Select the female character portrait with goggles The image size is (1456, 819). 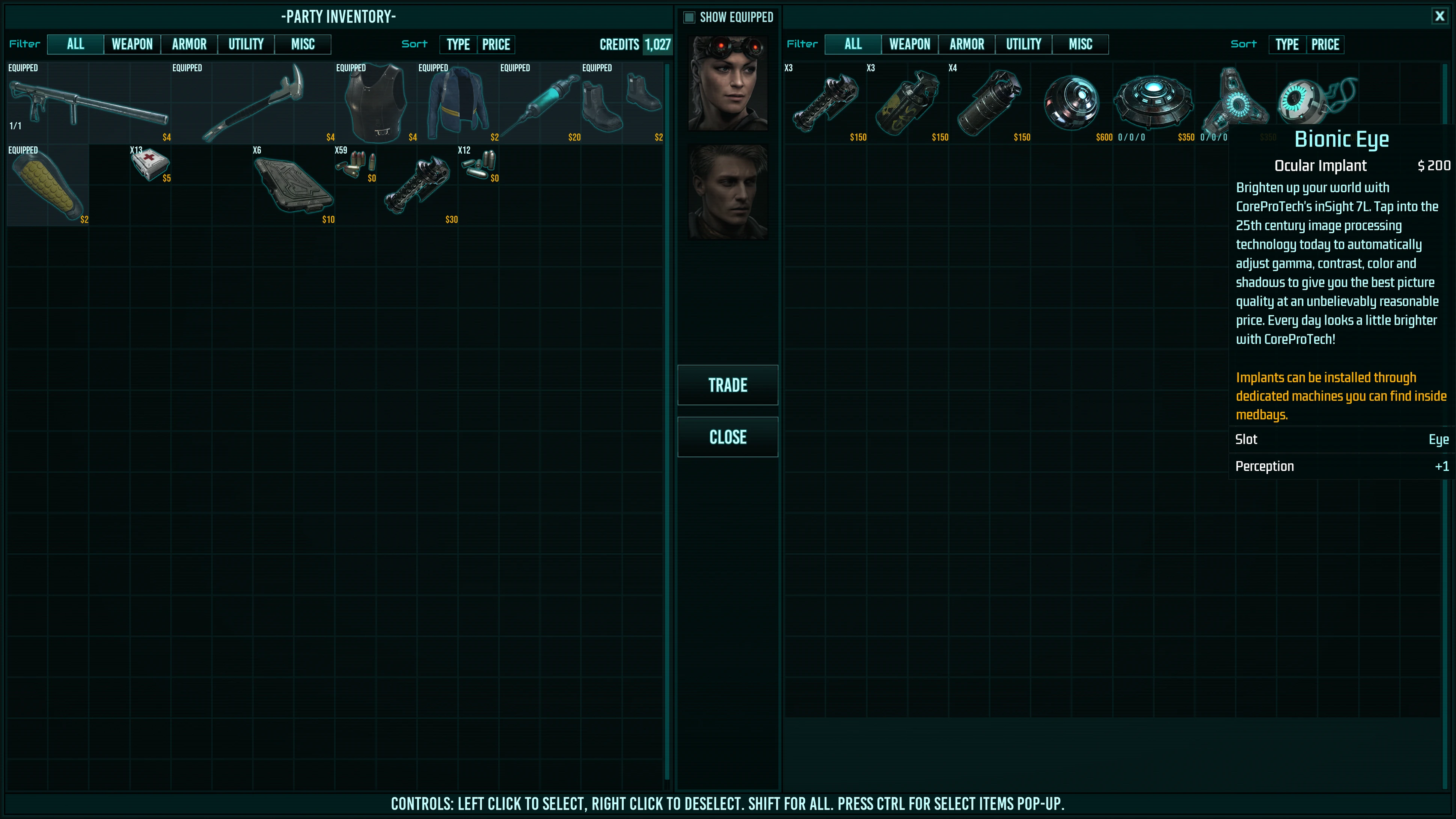pyautogui.click(x=727, y=83)
